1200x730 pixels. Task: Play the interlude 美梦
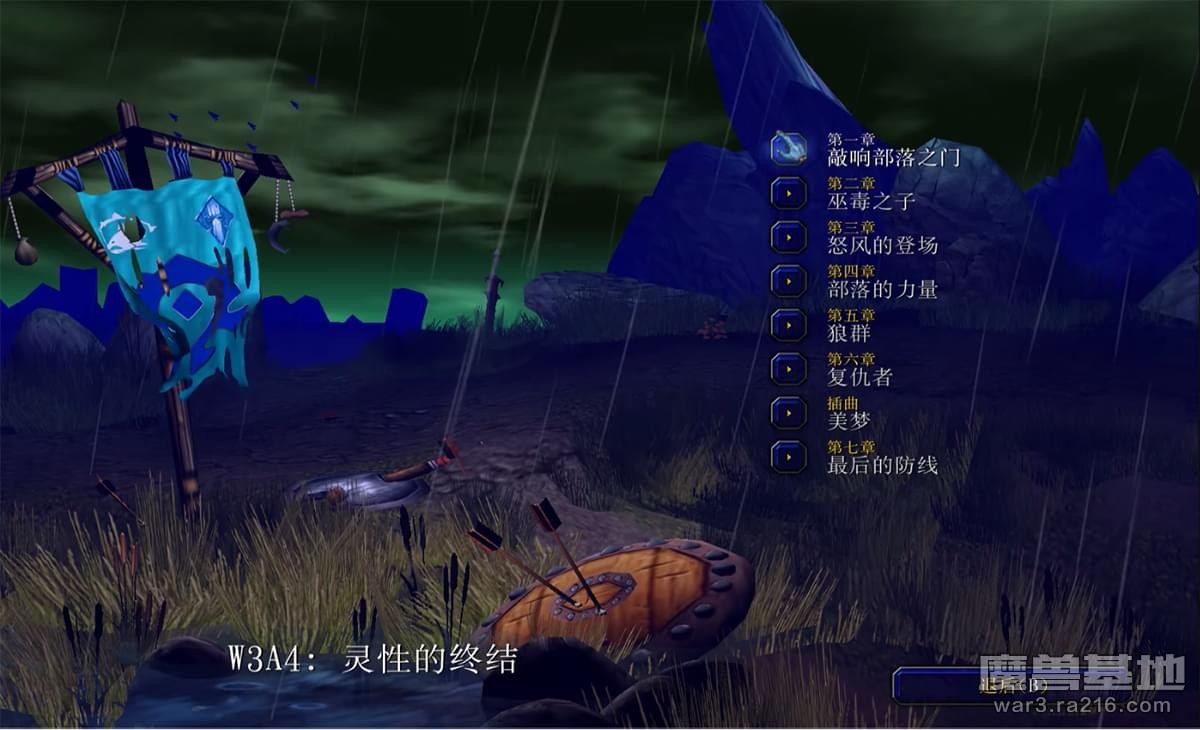click(x=789, y=413)
